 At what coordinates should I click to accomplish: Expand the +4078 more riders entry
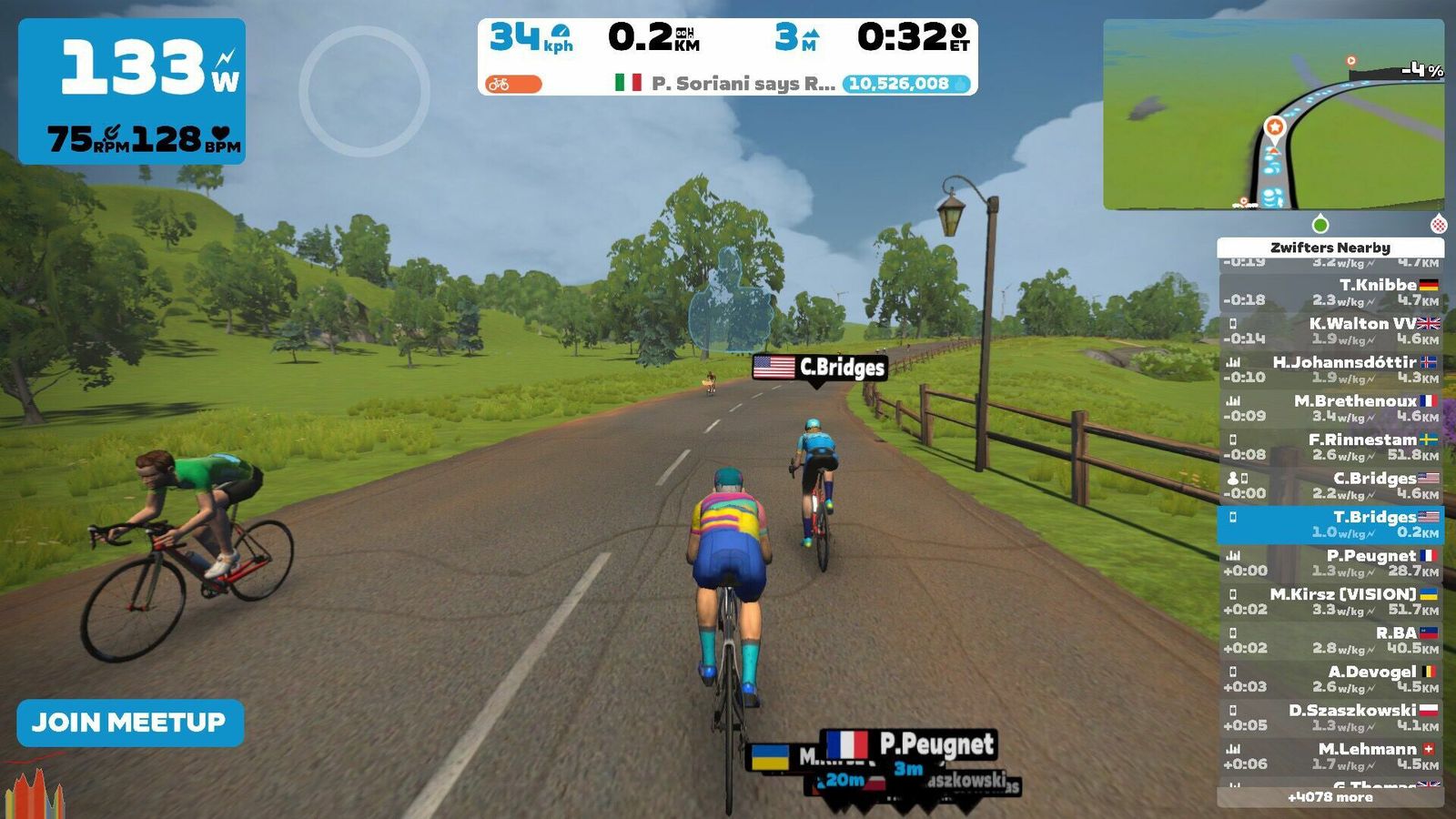1330,797
